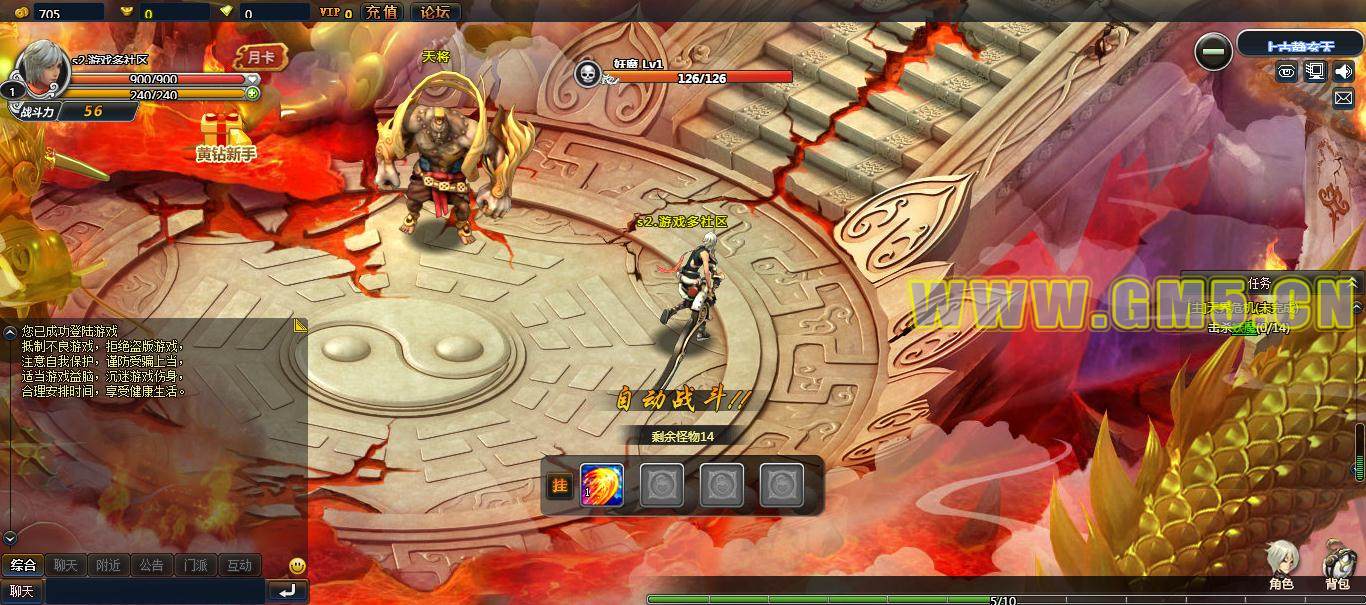This screenshot has height=605, width=1366.
Task: Click the green plus beside the energy bar
Action: (x=253, y=94)
